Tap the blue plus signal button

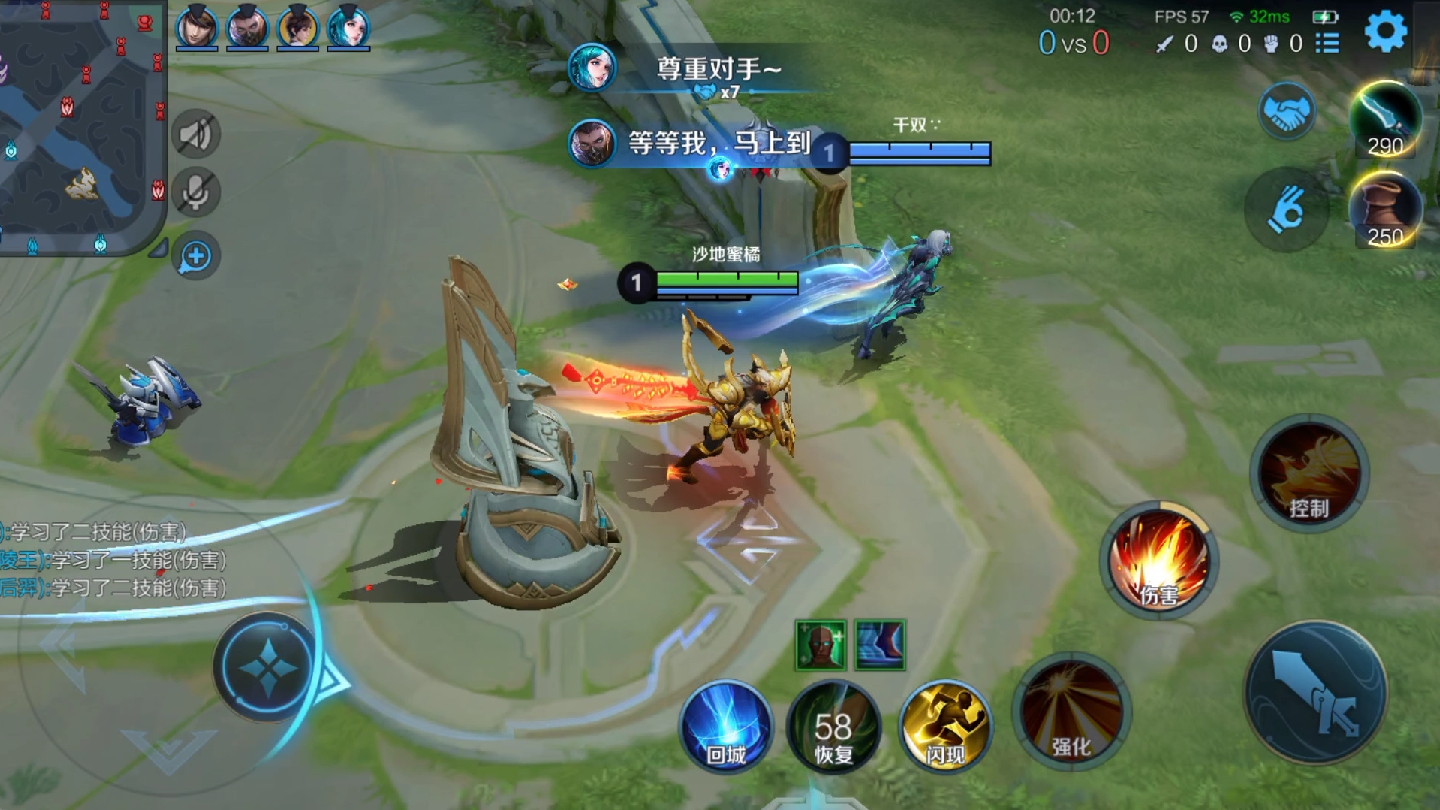click(x=196, y=257)
